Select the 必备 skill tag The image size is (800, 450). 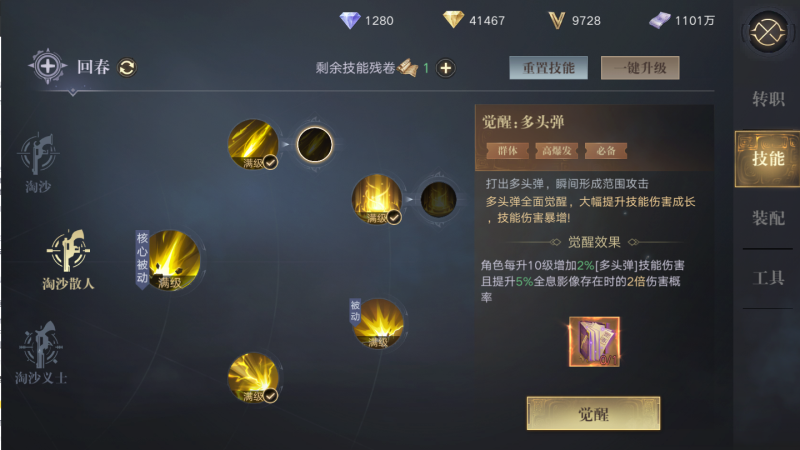(x=605, y=150)
